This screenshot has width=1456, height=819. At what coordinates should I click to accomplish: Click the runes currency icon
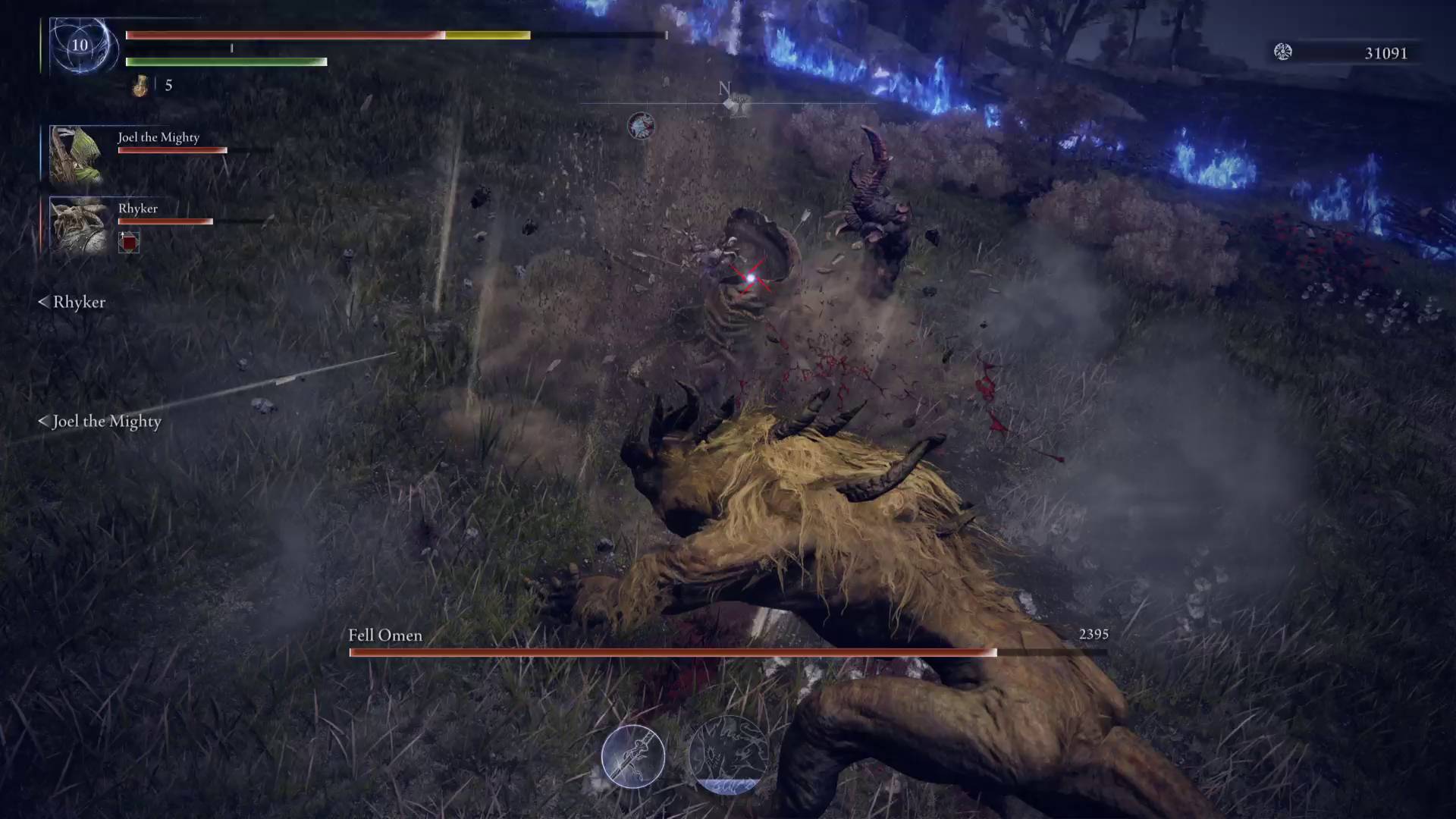point(1282,52)
